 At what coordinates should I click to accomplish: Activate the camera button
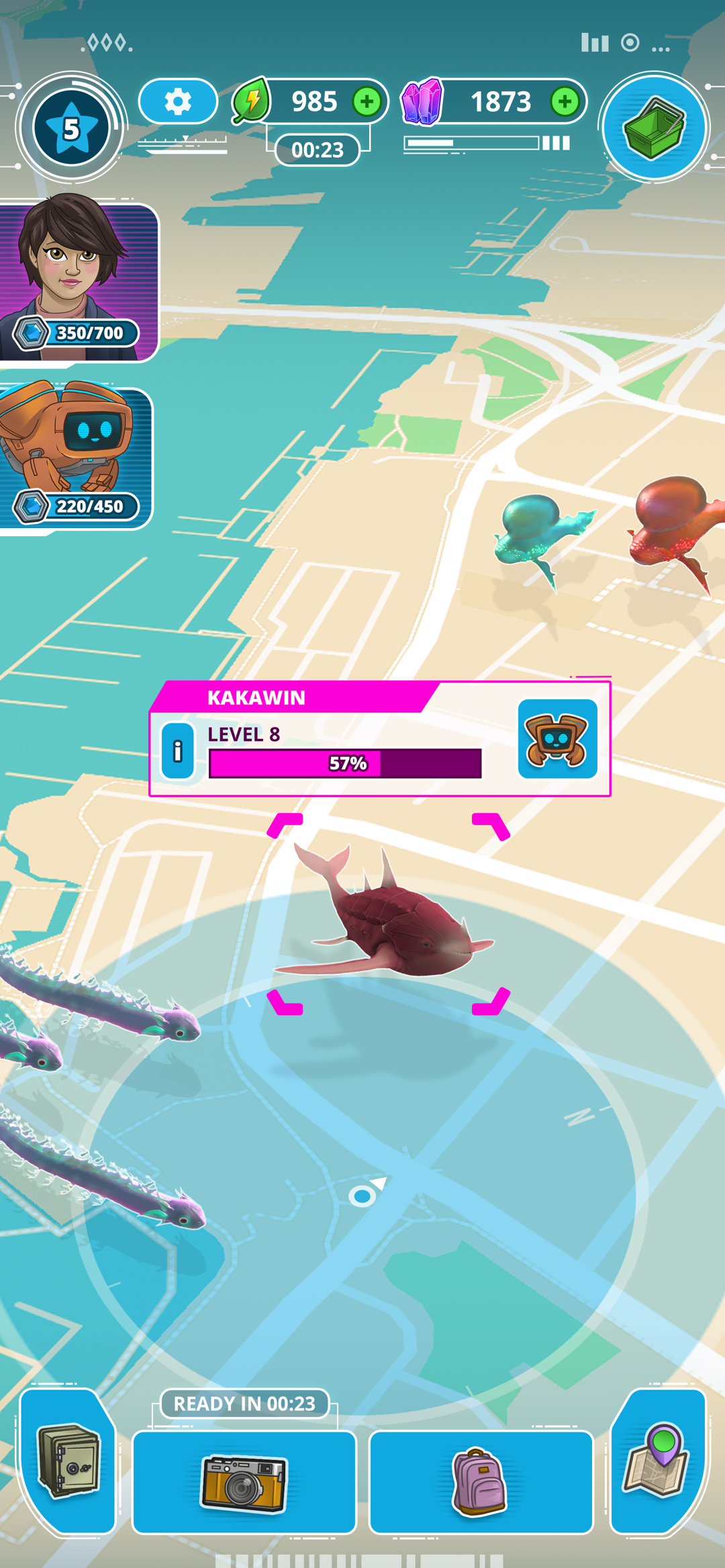244,1483
